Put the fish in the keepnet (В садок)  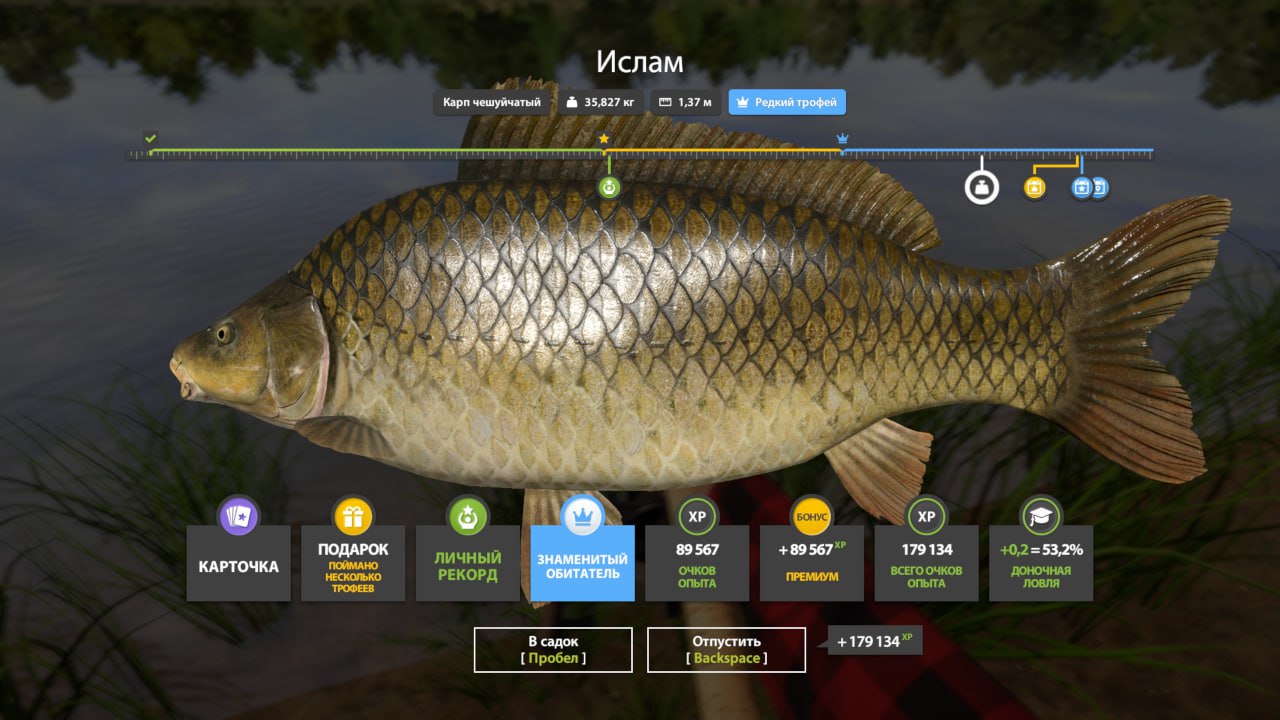[552, 649]
